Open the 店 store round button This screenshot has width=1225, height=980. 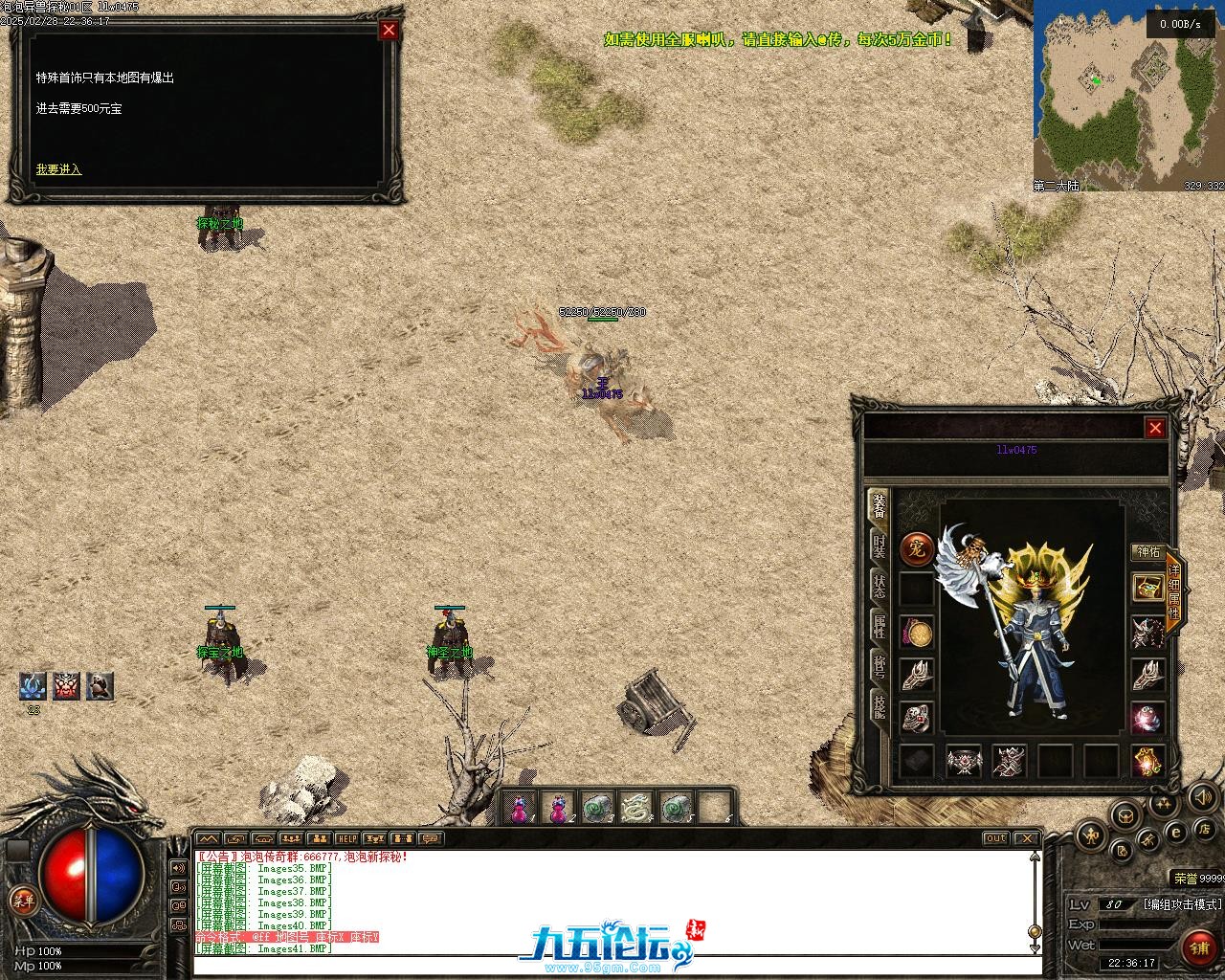click(1206, 828)
